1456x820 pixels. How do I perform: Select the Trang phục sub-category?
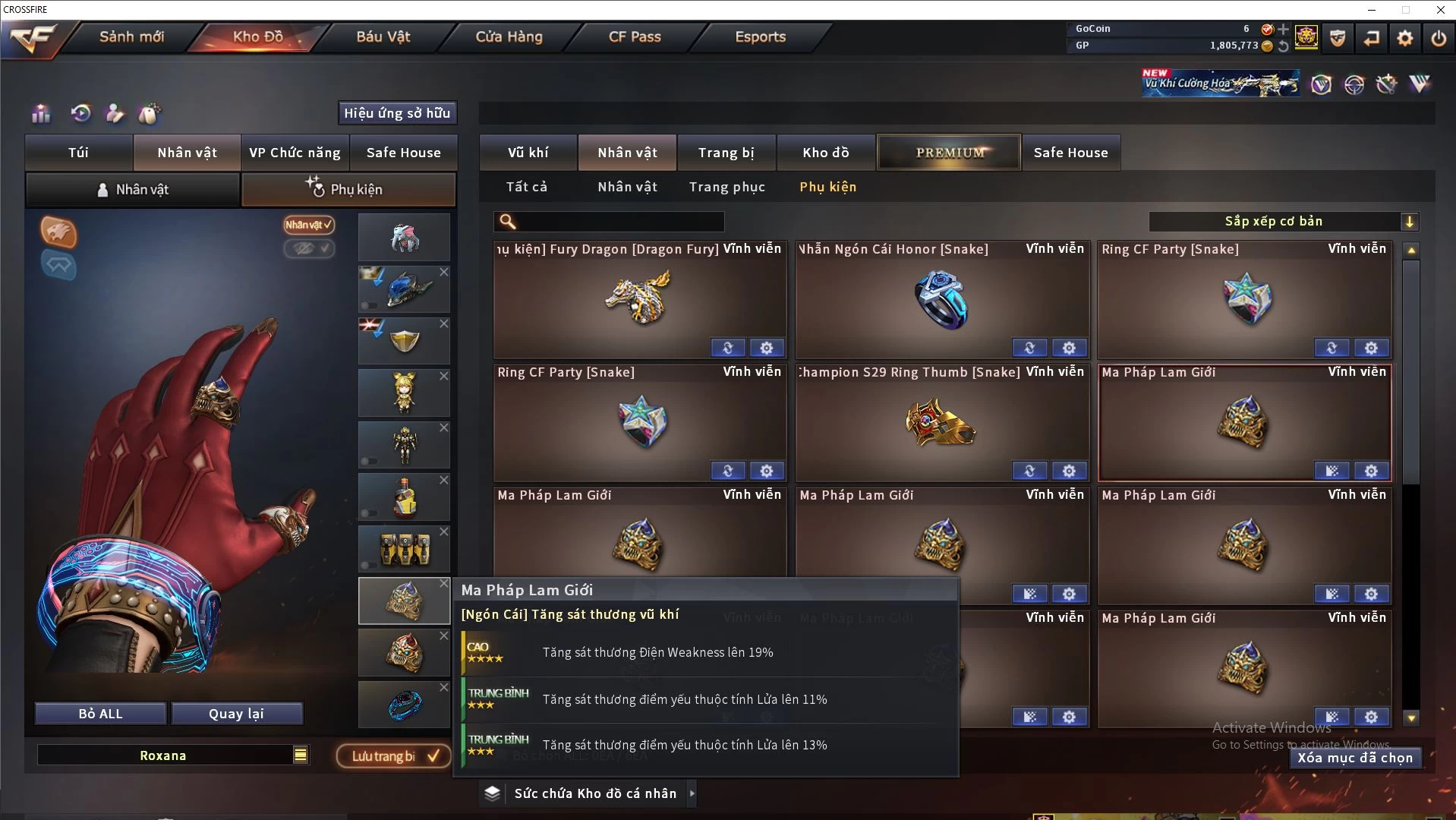(726, 187)
